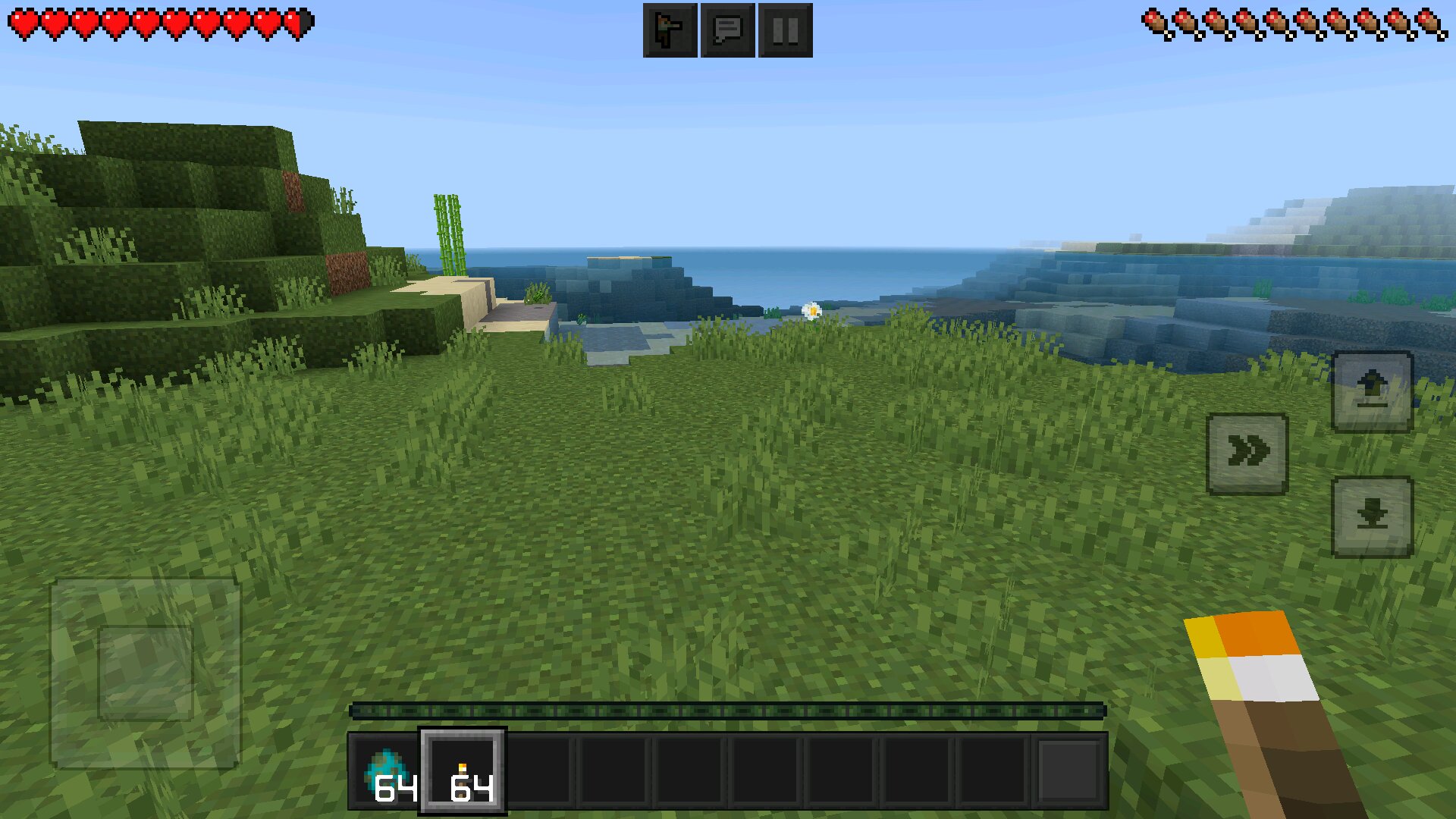Tap the movement joystick pad
This screenshot has height=819, width=1456.
coord(146,673)
